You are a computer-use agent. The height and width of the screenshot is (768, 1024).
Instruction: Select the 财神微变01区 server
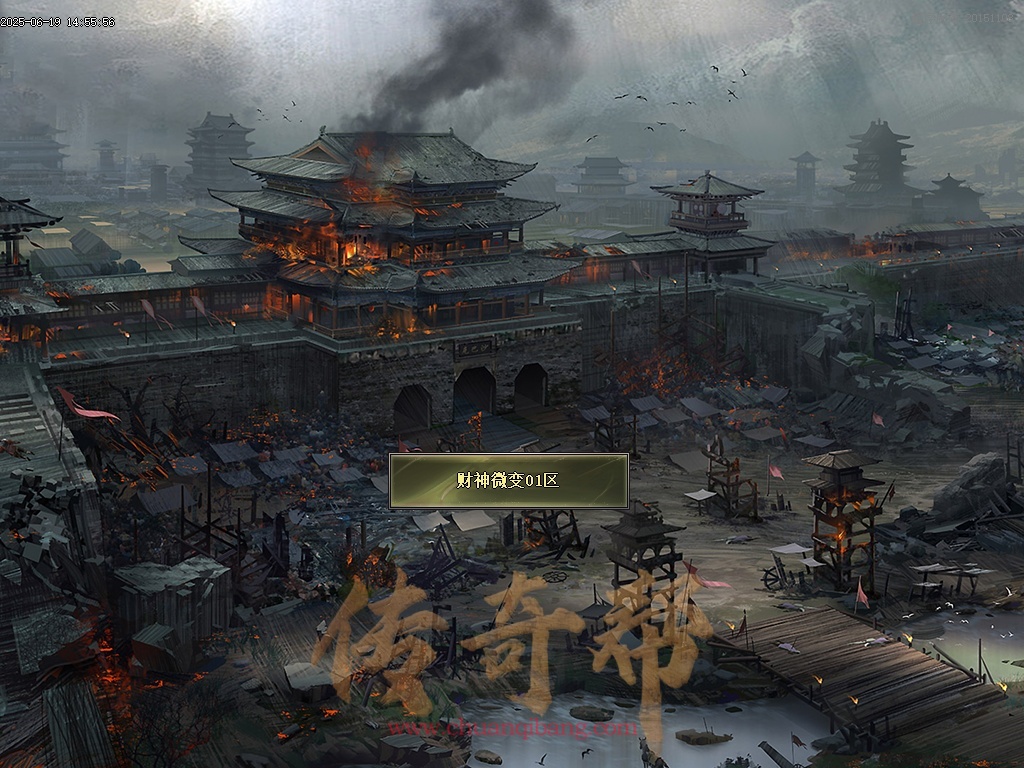[508, 481]
